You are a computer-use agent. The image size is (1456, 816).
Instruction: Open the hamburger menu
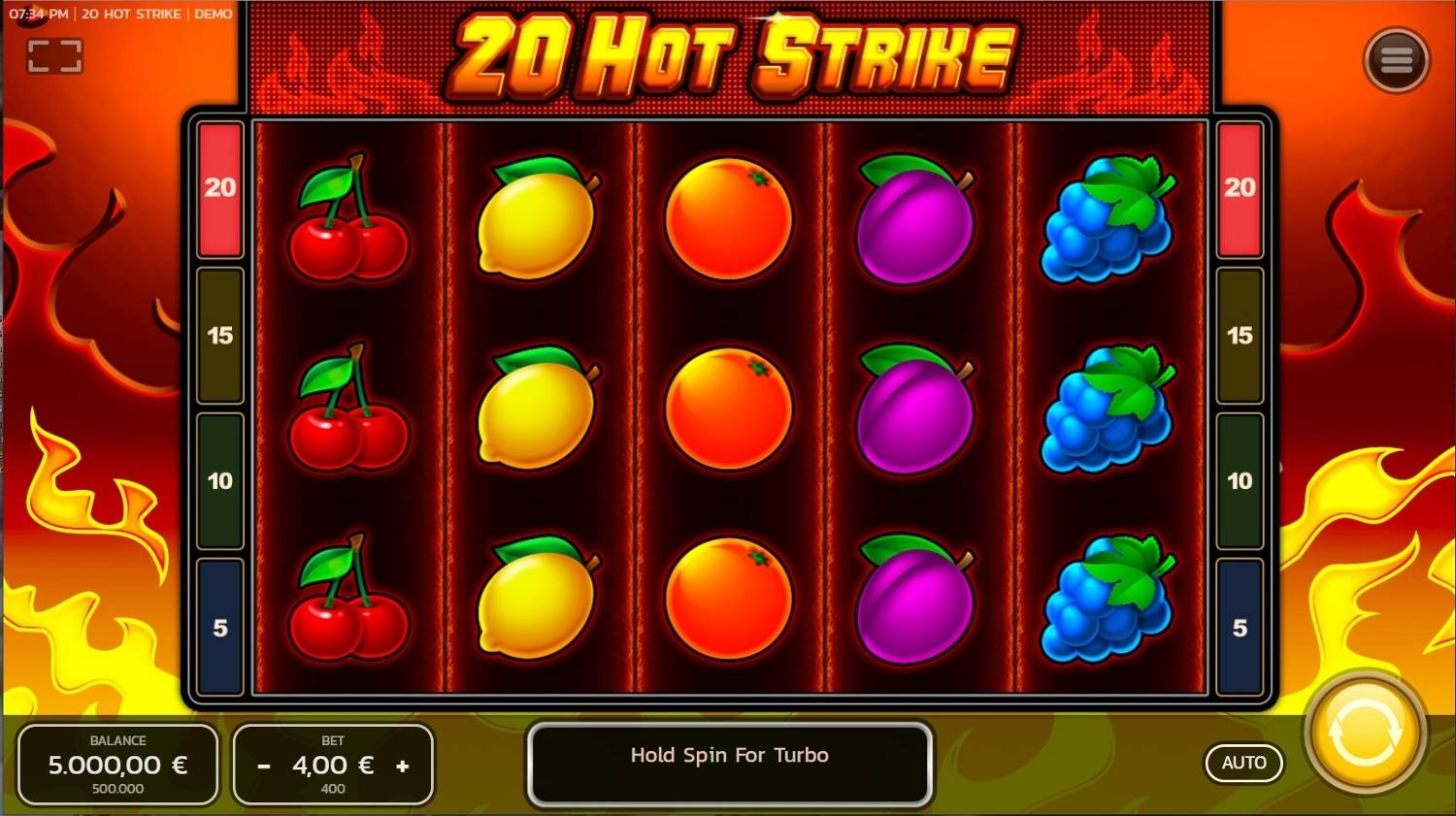1397,58
